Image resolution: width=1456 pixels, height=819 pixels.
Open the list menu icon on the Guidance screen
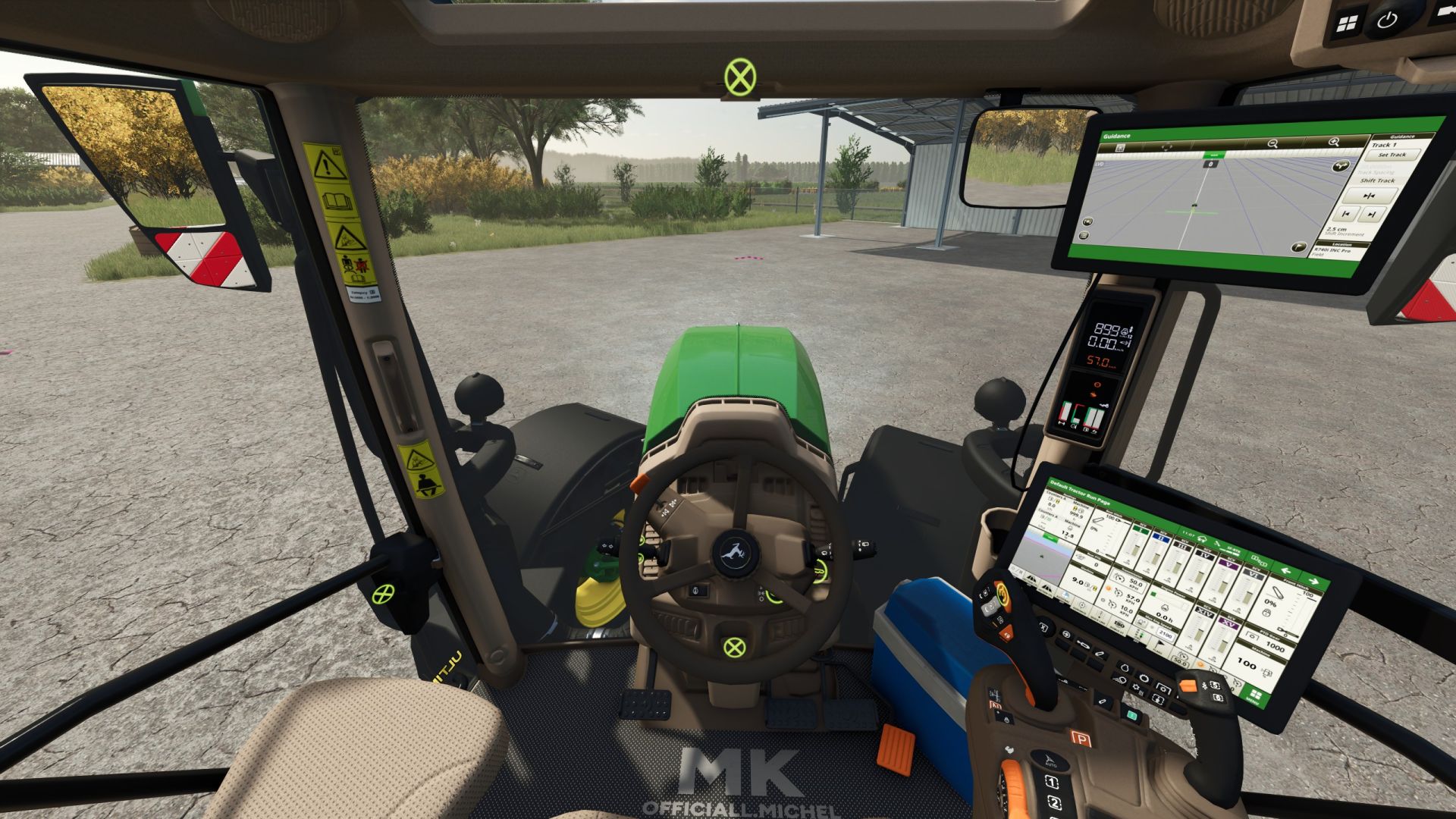pyautogui.click(x=1084, y=235)
